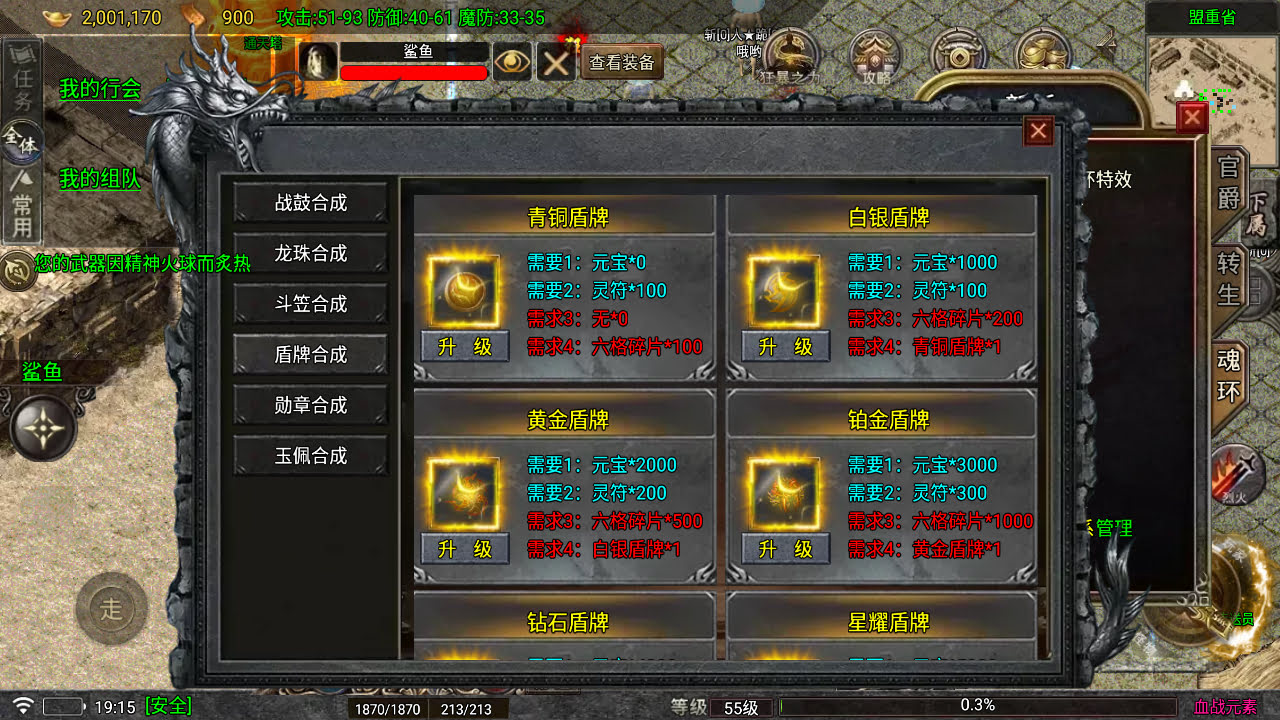Click the 安全 mode indicator
The height and width of the screenshot is (720, 1280).
[x=168, y=705]
